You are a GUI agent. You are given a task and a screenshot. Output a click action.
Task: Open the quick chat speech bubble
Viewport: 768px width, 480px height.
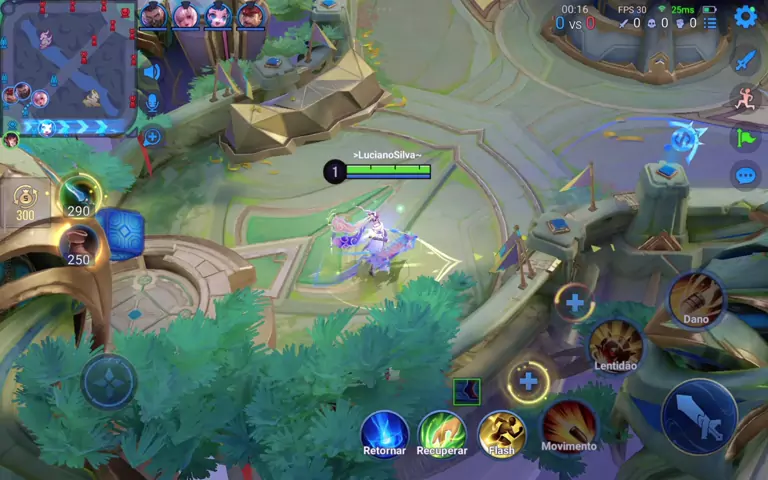click(745, 176)
